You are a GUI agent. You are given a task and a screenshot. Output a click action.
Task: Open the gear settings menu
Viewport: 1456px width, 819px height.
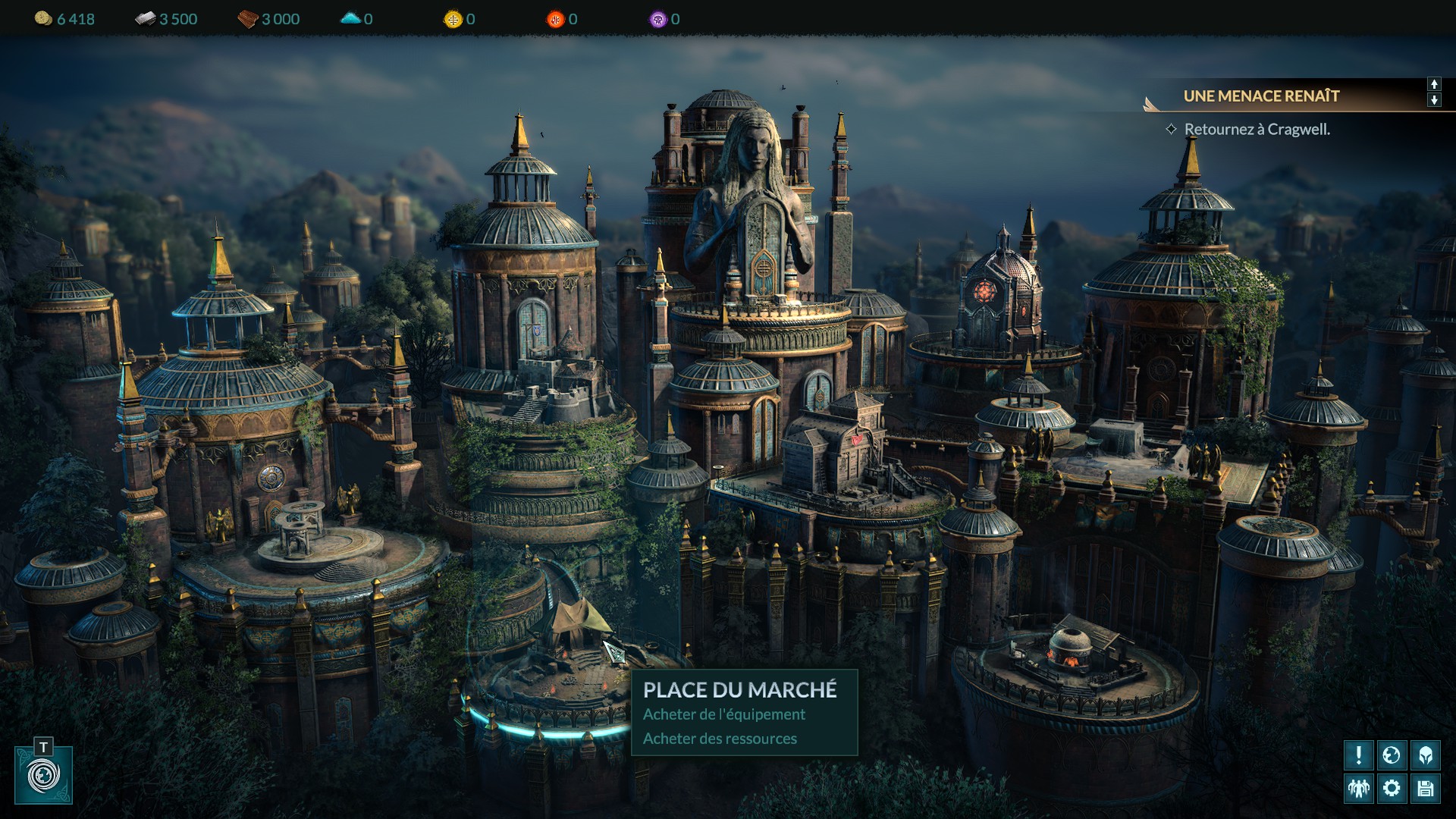1392,789
